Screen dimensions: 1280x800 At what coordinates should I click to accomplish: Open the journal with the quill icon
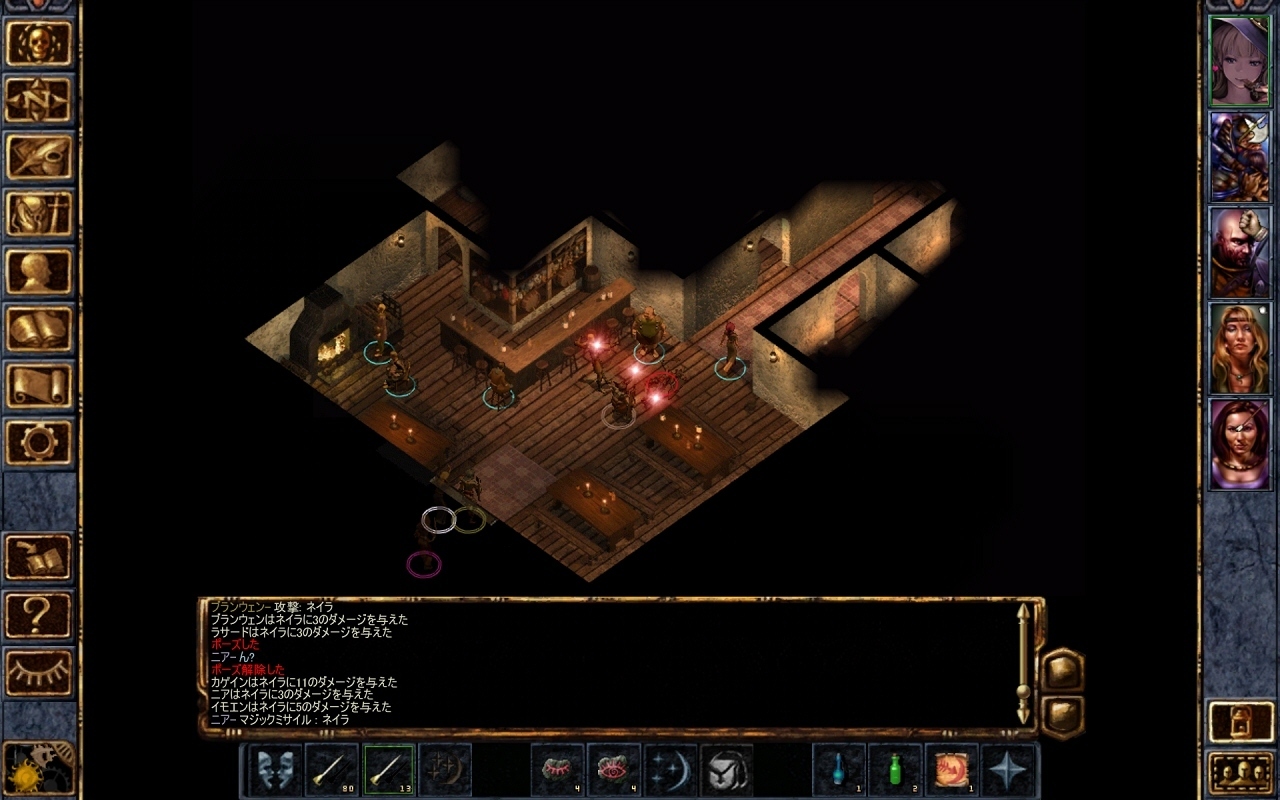tap(40, 156)
